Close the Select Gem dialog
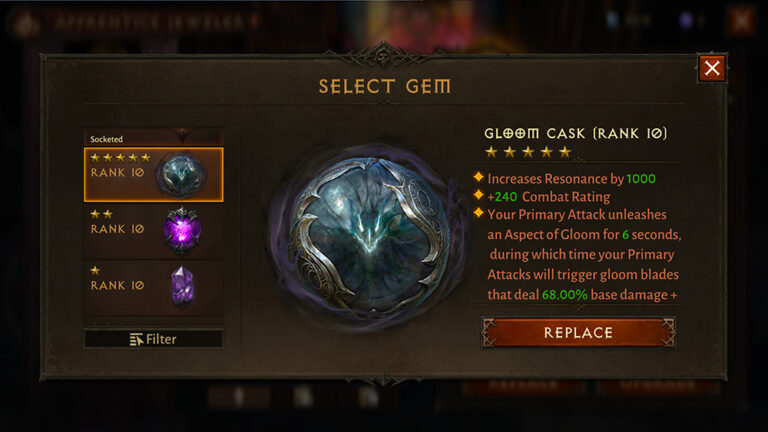This screenshot has height=432, width=768. [711, 68]
